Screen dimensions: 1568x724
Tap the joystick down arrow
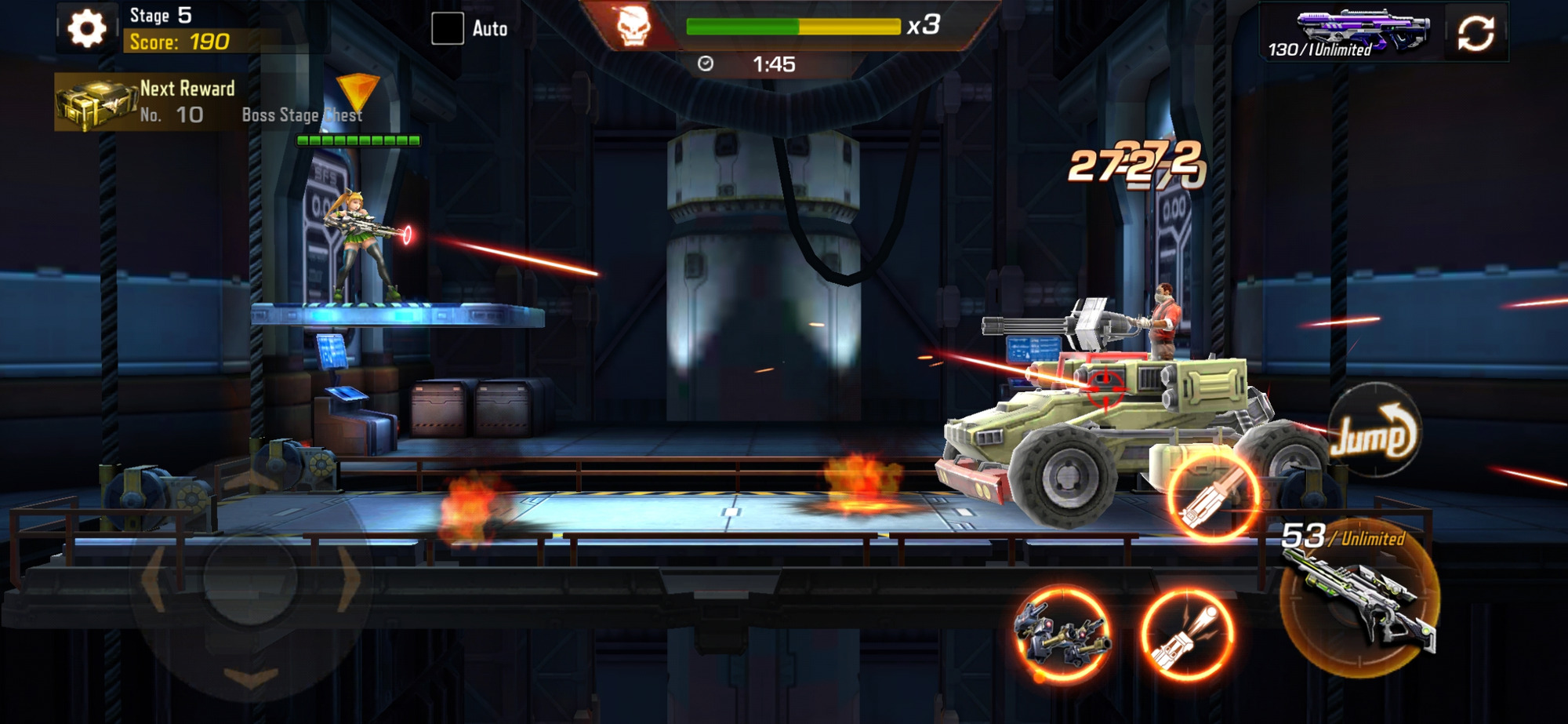[x=251, y=677]
